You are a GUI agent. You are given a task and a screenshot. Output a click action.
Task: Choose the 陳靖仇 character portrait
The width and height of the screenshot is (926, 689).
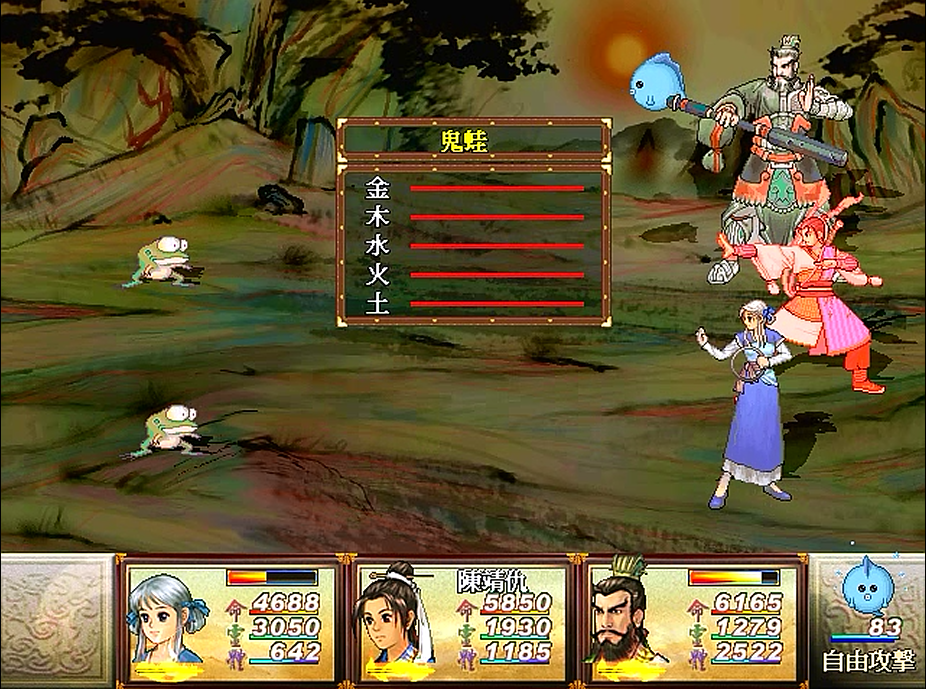coord(395,616)
